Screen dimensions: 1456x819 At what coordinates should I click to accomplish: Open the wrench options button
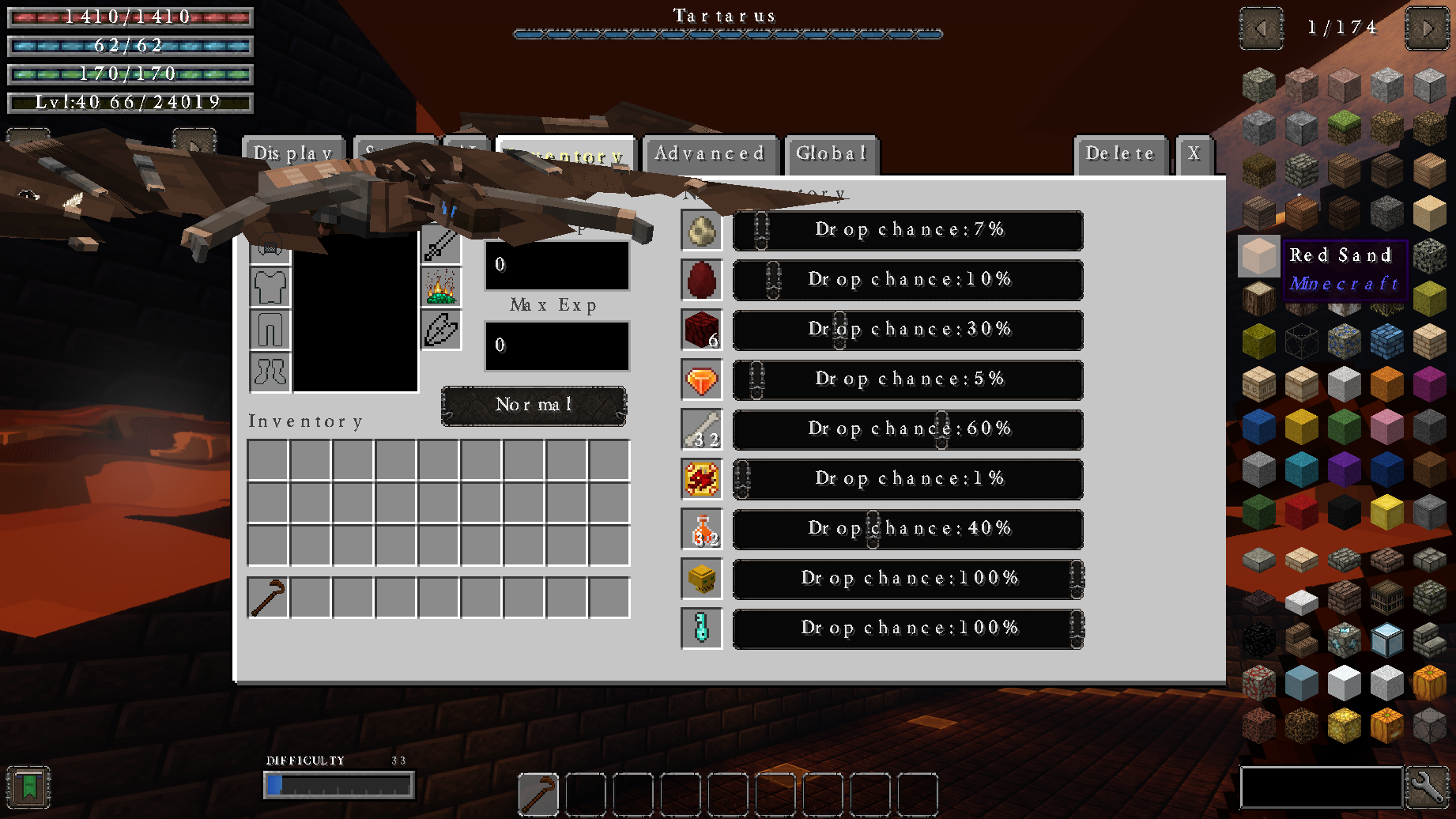pos(1428,787)
